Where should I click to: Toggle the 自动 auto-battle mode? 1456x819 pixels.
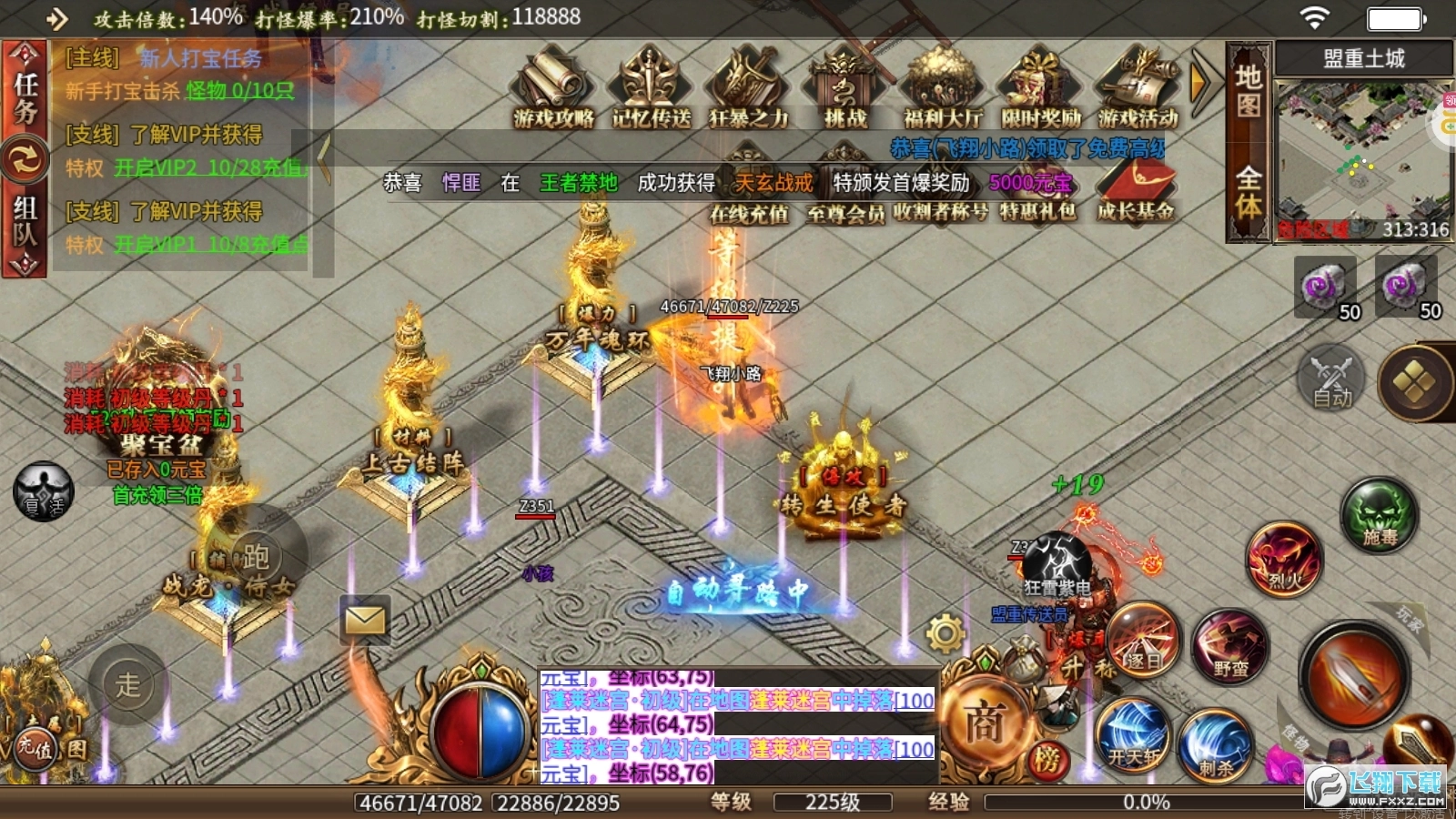(1330, 382)
